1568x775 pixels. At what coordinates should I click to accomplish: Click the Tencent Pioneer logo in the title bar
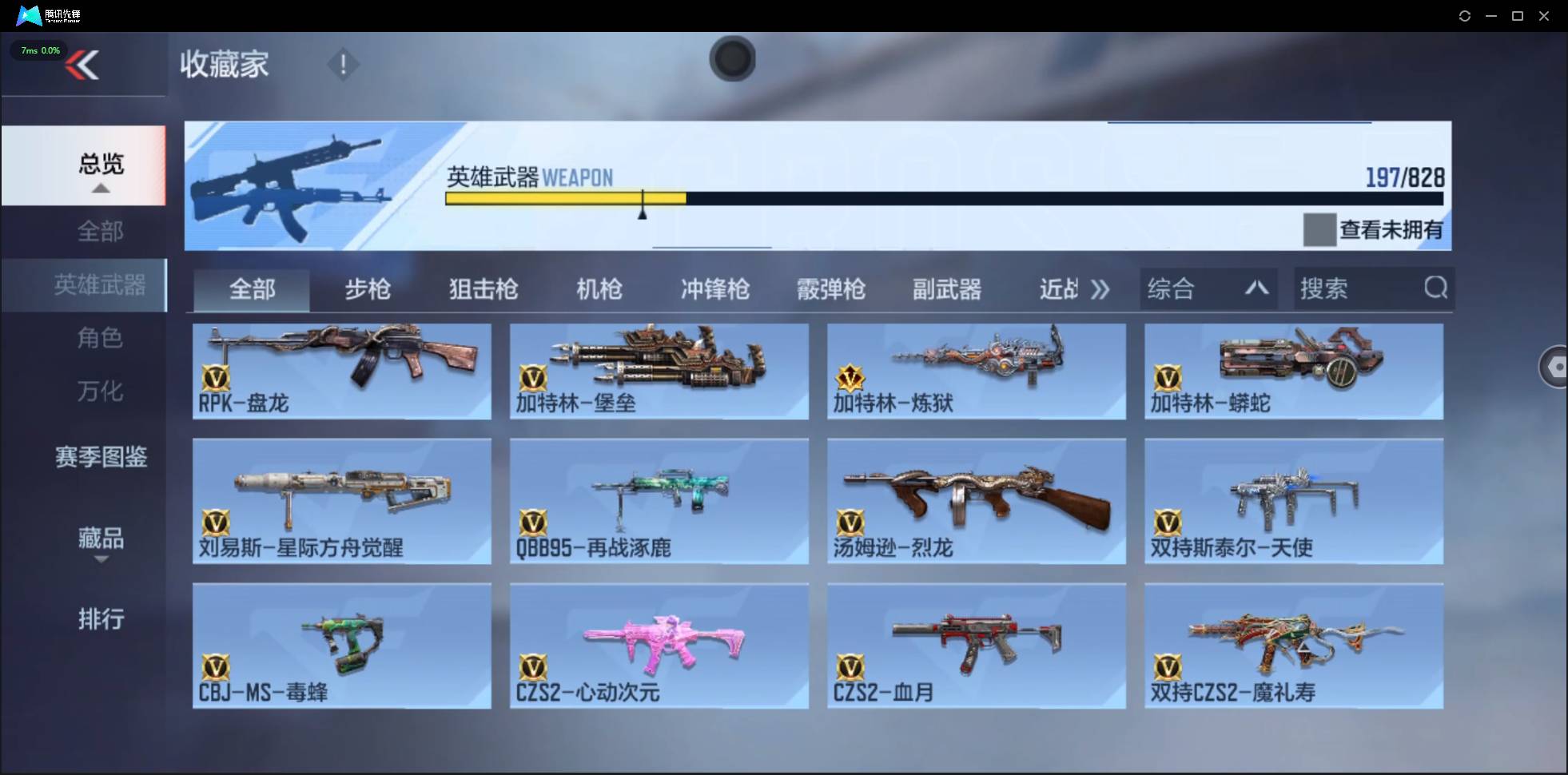pos(29,14)
